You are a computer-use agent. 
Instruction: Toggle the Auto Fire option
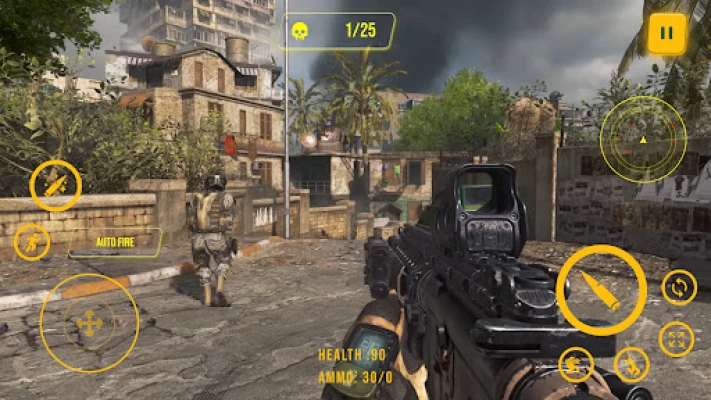[x=114, y=242]
